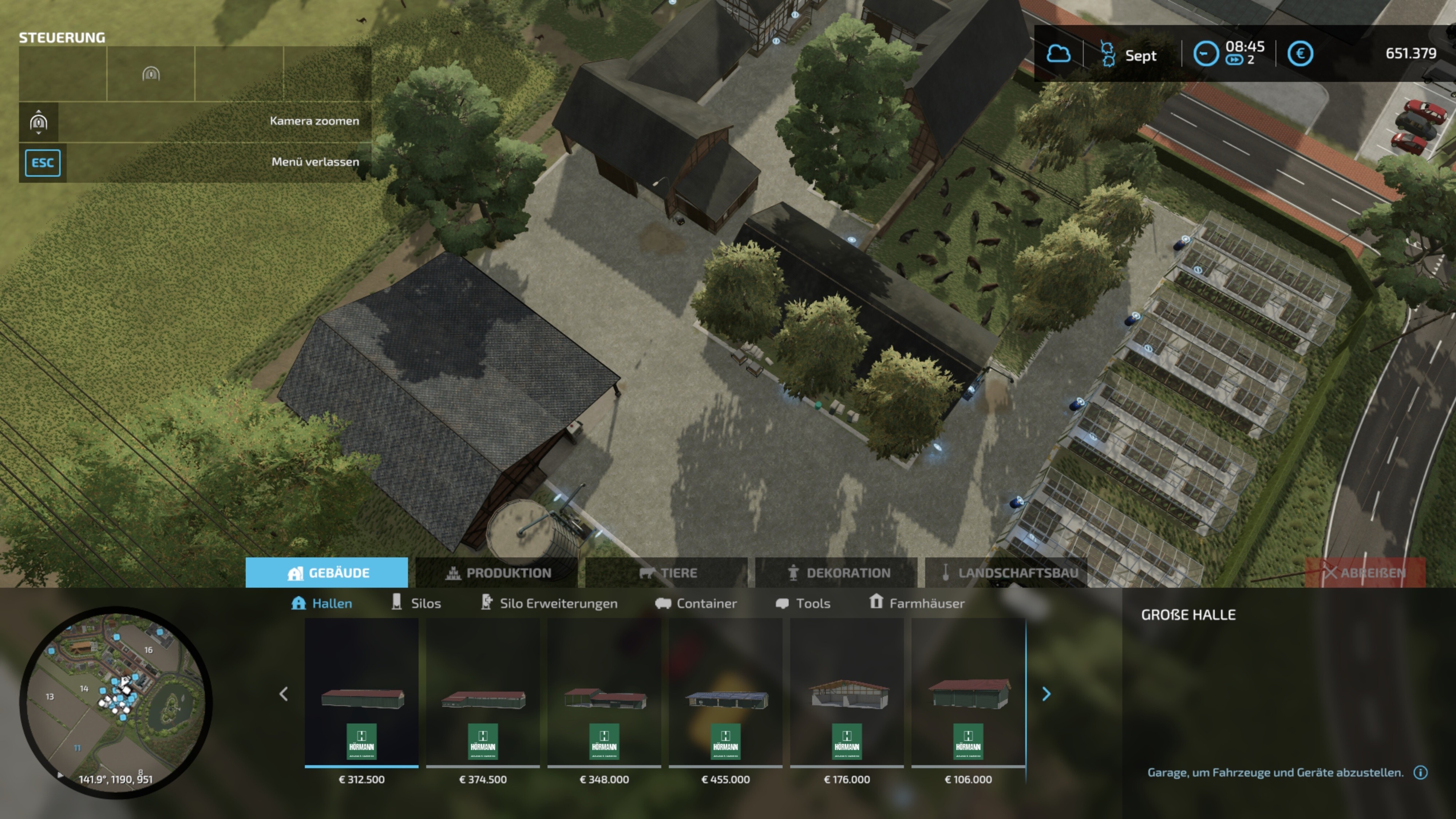
Task: Select the Landschaftsbau tab
Action: [1007, 573]
